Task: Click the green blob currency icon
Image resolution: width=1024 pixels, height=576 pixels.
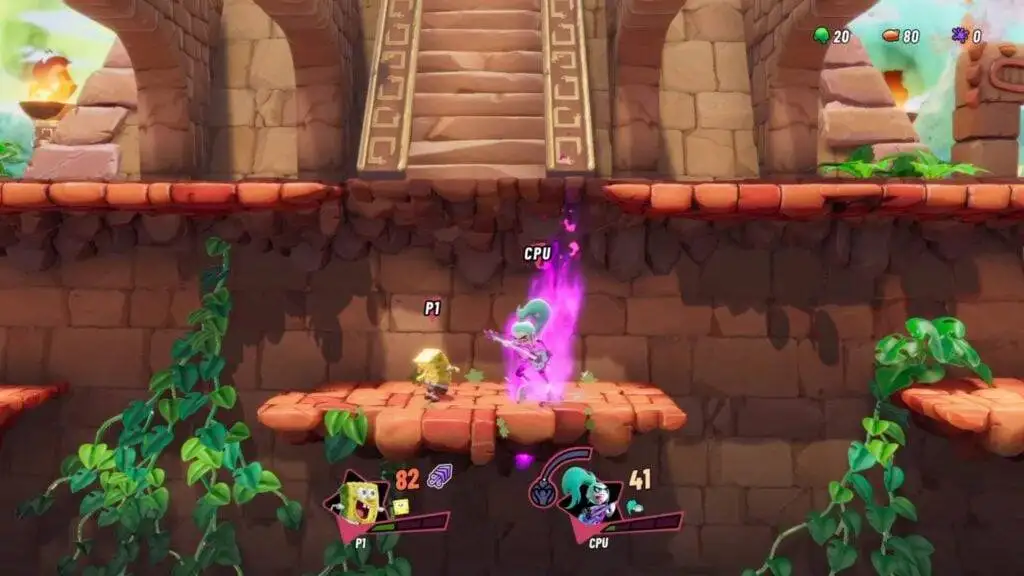Action: (x=822, y=36)
